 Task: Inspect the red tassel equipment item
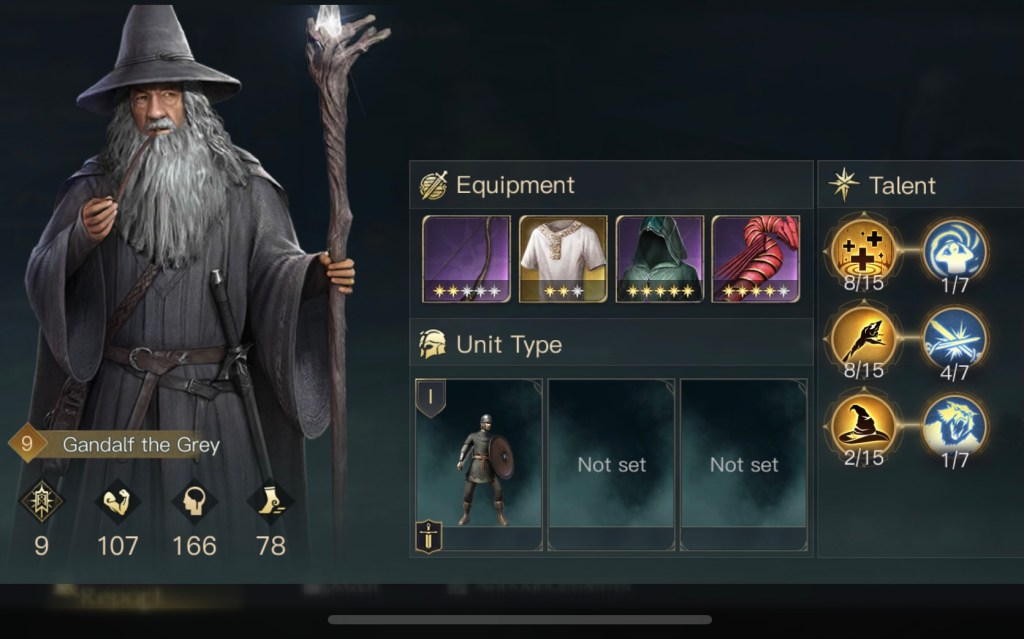tap(755, 258)
